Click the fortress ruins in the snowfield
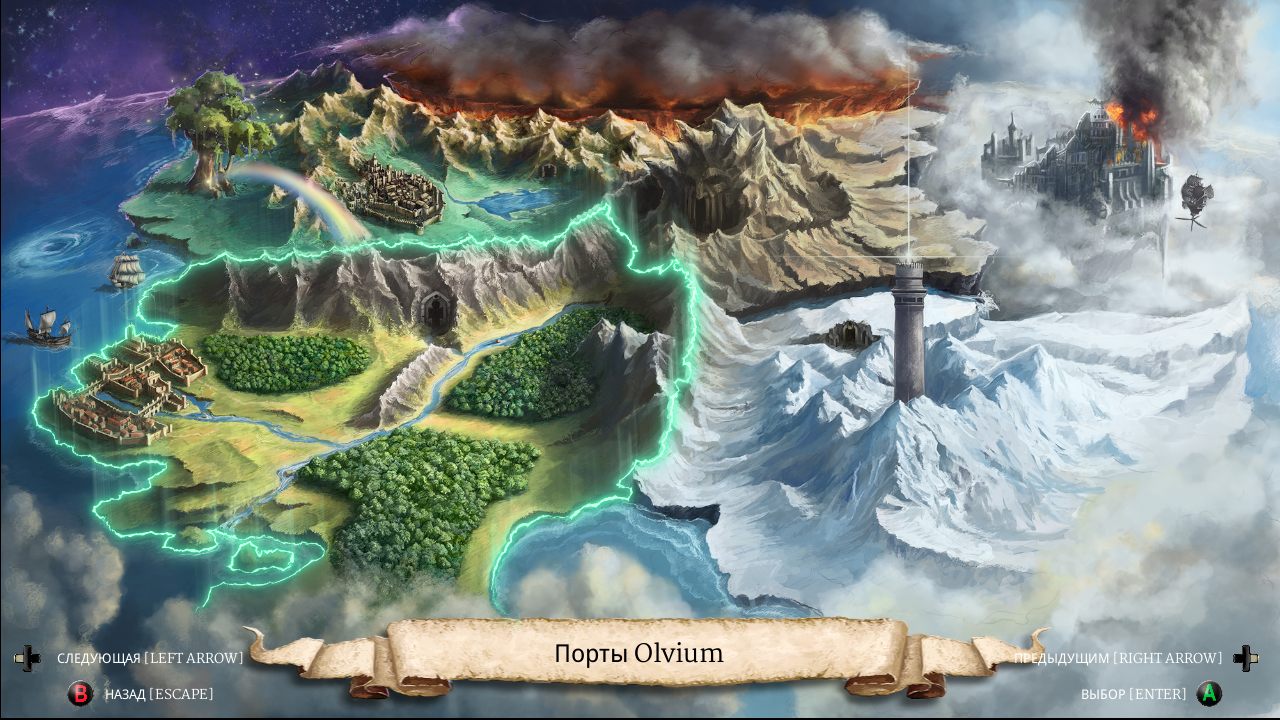1280x720 pixels. [x=850, y=333]
